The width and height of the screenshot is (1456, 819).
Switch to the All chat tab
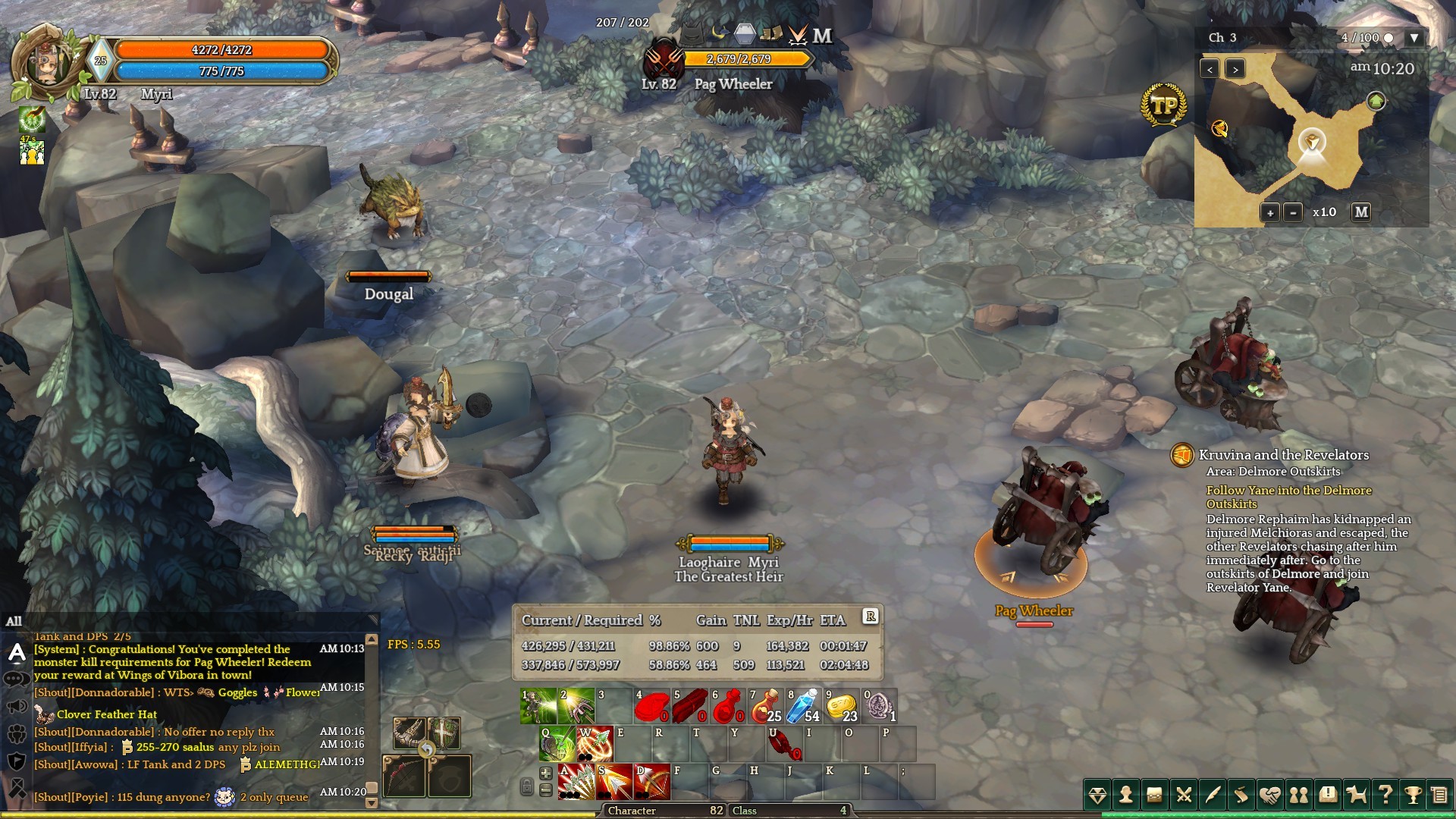point(14,621)
